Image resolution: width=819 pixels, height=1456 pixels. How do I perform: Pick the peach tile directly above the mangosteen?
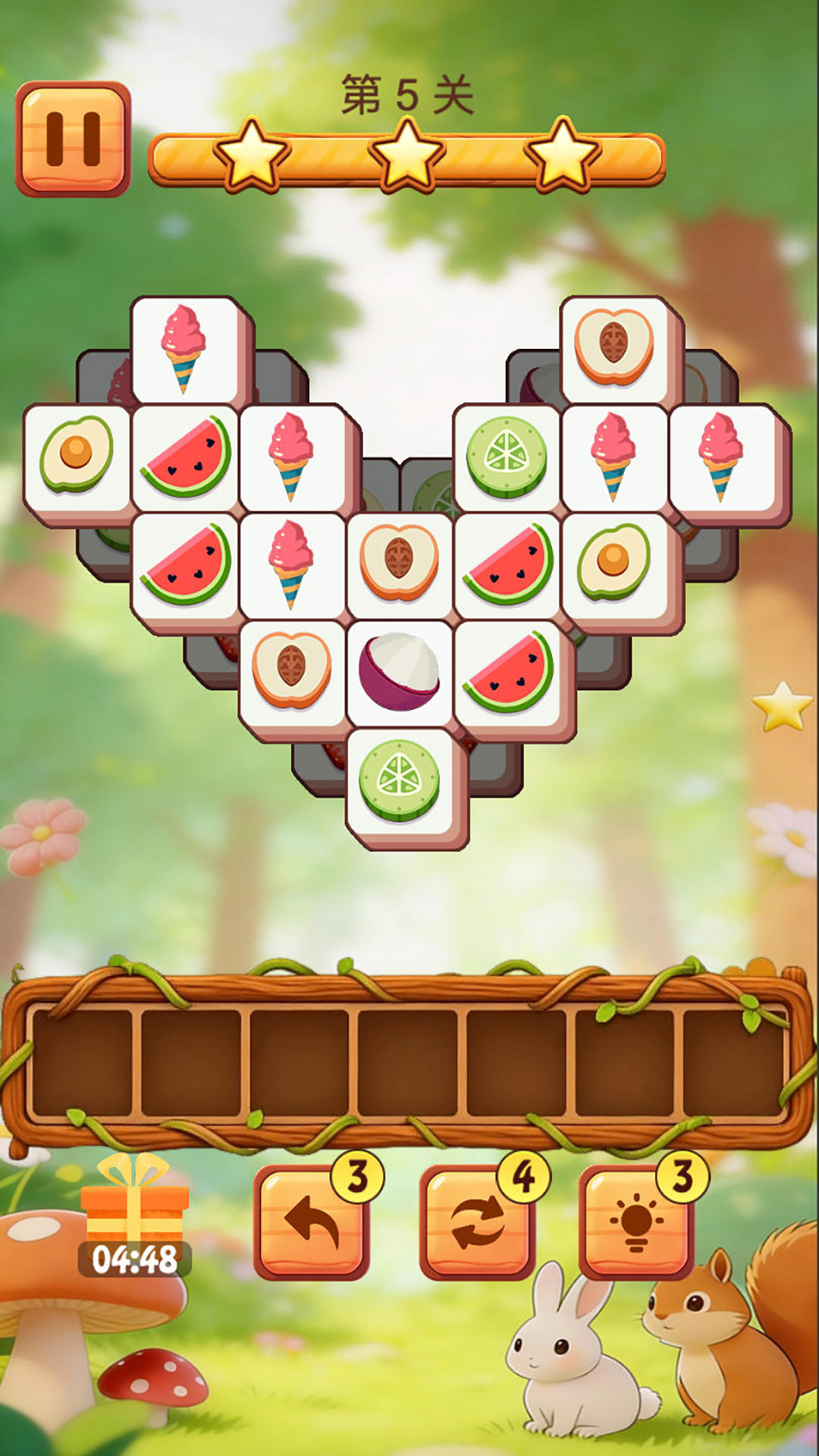tap(400, 564)
